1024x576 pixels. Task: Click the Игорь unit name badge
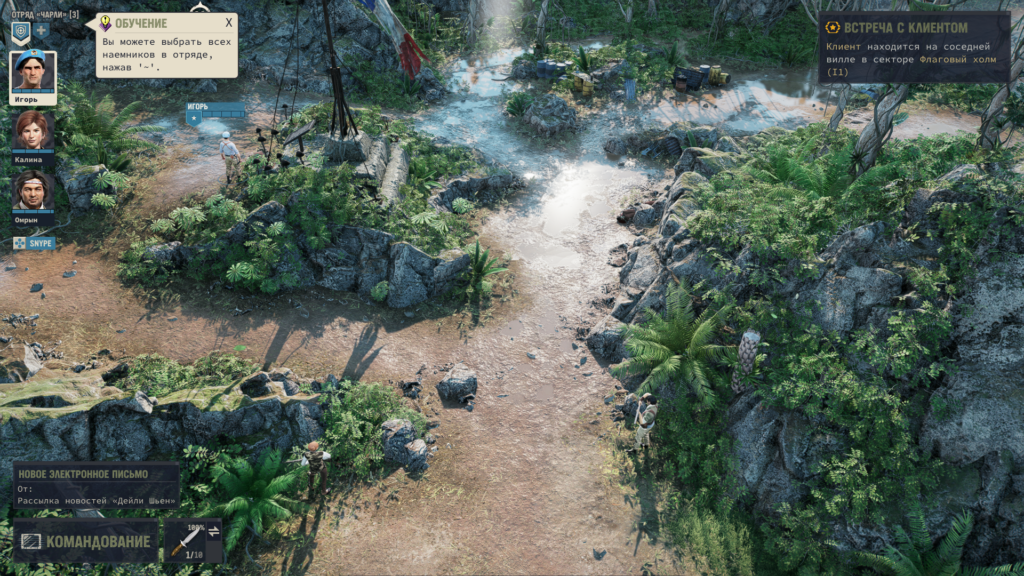point(214,112)
